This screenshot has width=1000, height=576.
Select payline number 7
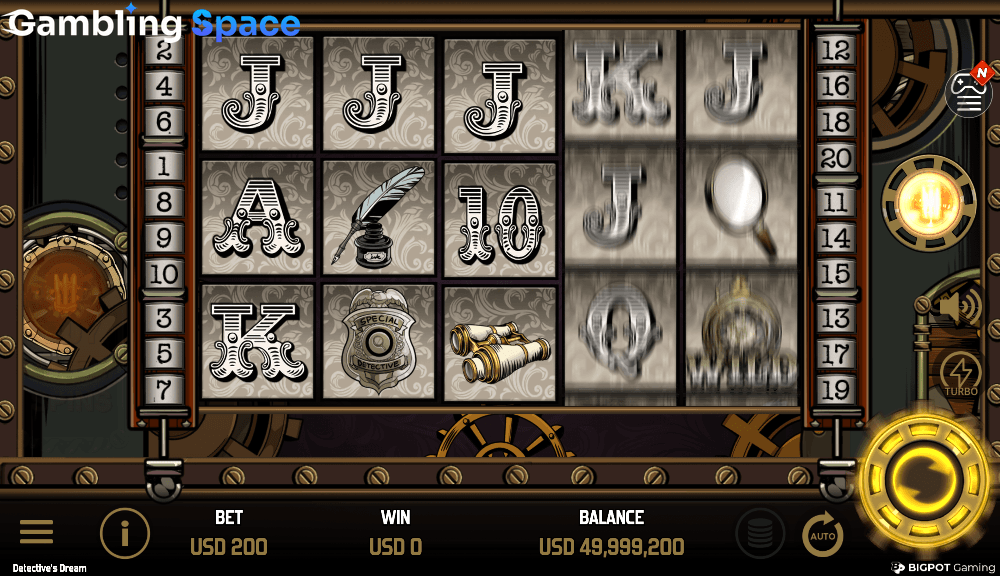(163, 388)
